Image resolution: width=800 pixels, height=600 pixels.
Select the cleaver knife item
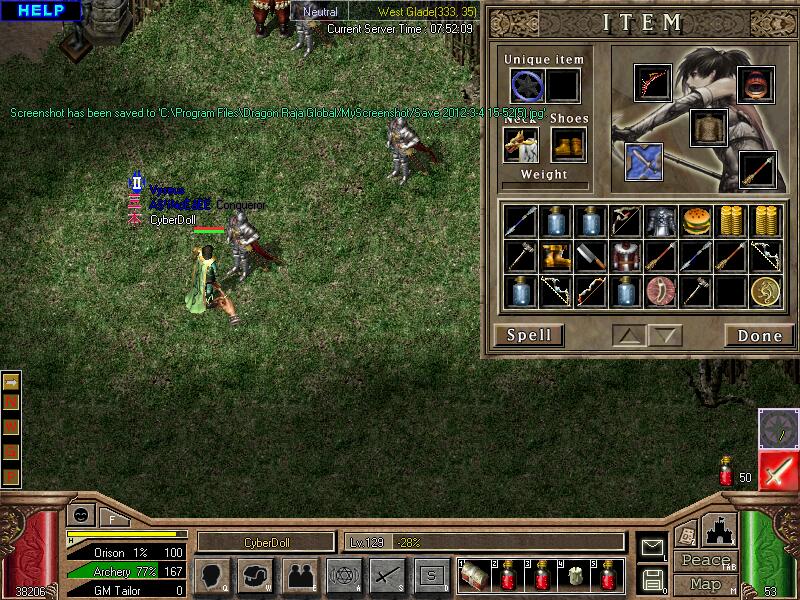[591, 257]
